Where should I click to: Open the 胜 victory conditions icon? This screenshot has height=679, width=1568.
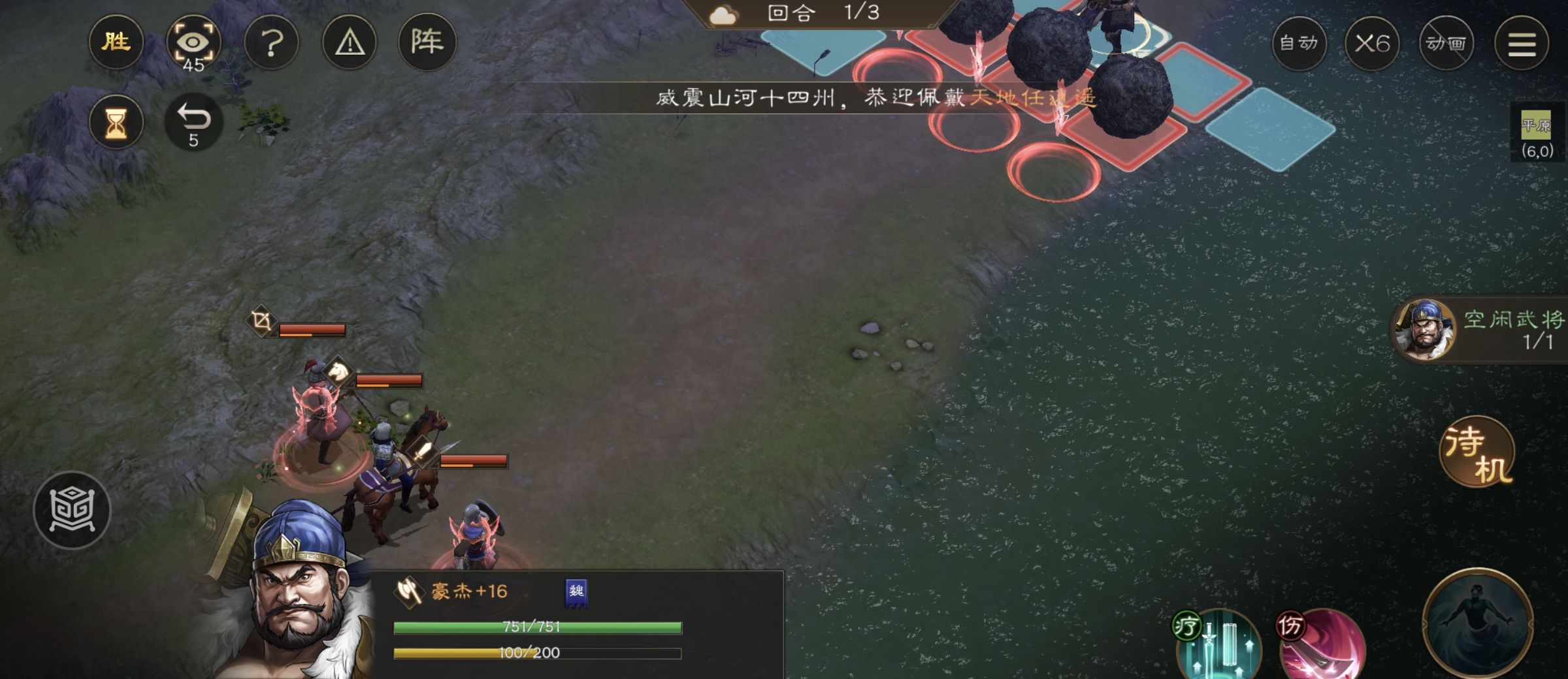pos(116,41)
